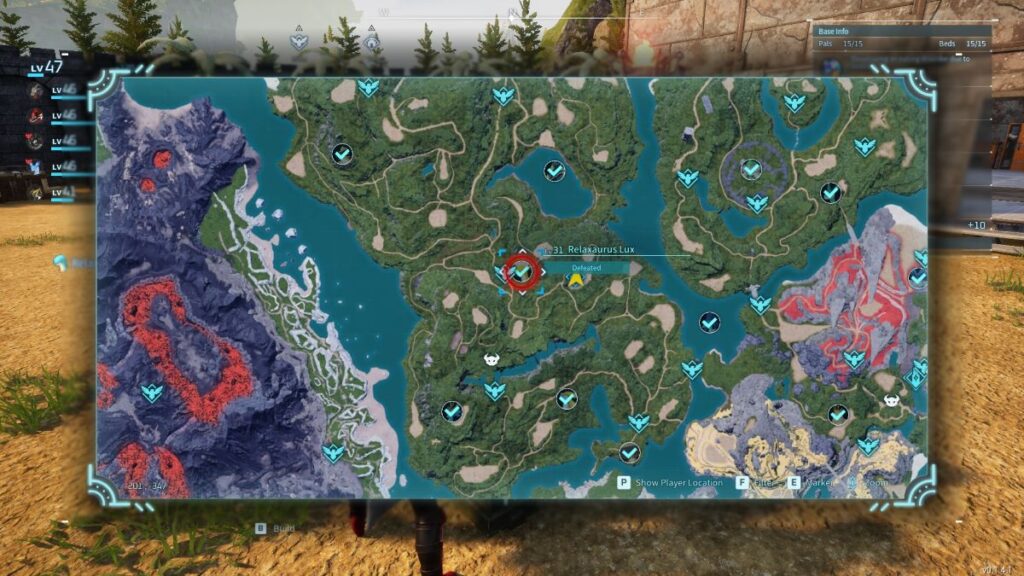Select the red-circled Relaxaurus Lux boss marker
The height and width of the screenshot is (576, 1024).
pos(521,271)
